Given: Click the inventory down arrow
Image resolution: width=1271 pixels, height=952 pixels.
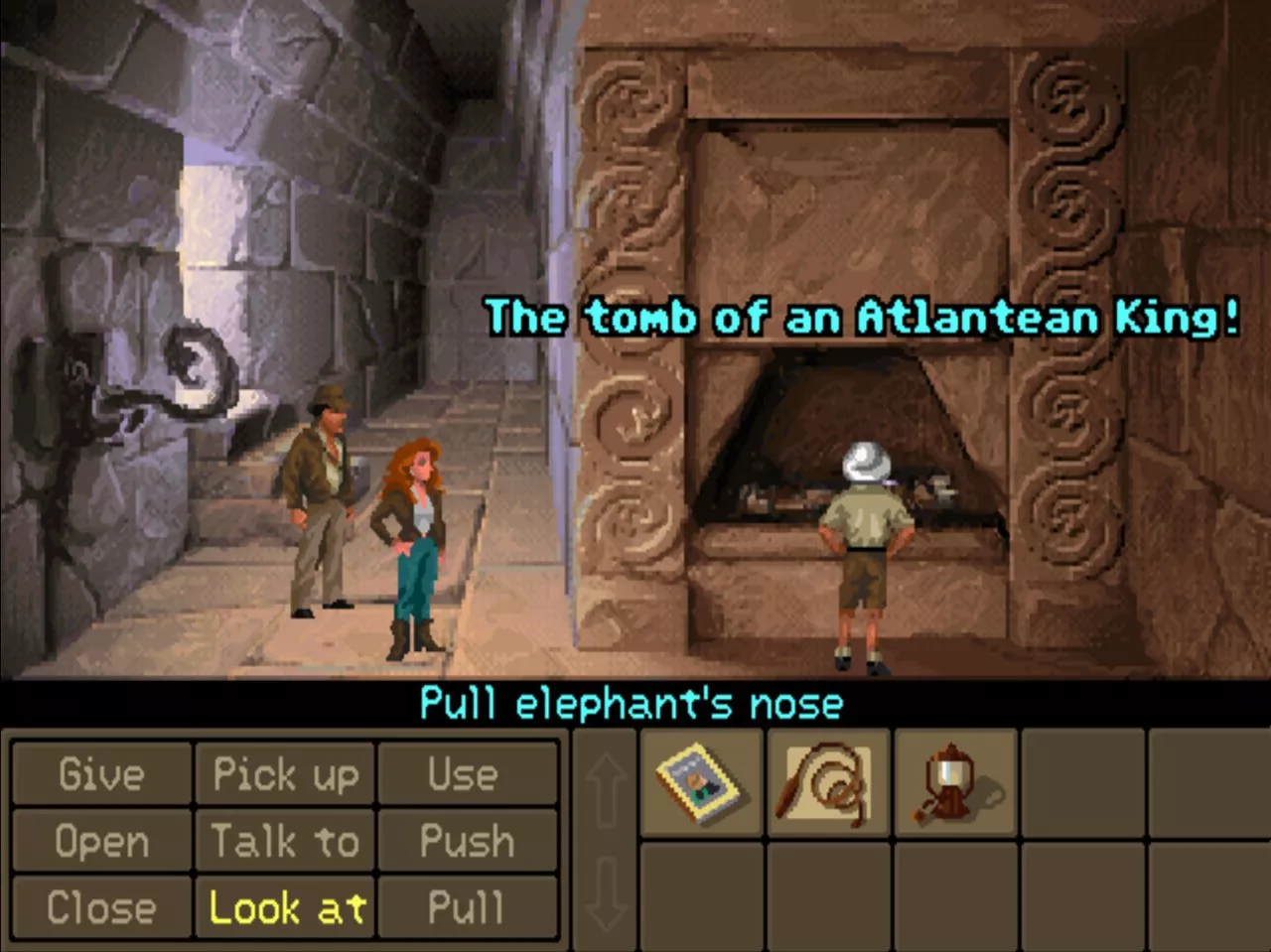Looking at the screenshot, I should point(605,893).
